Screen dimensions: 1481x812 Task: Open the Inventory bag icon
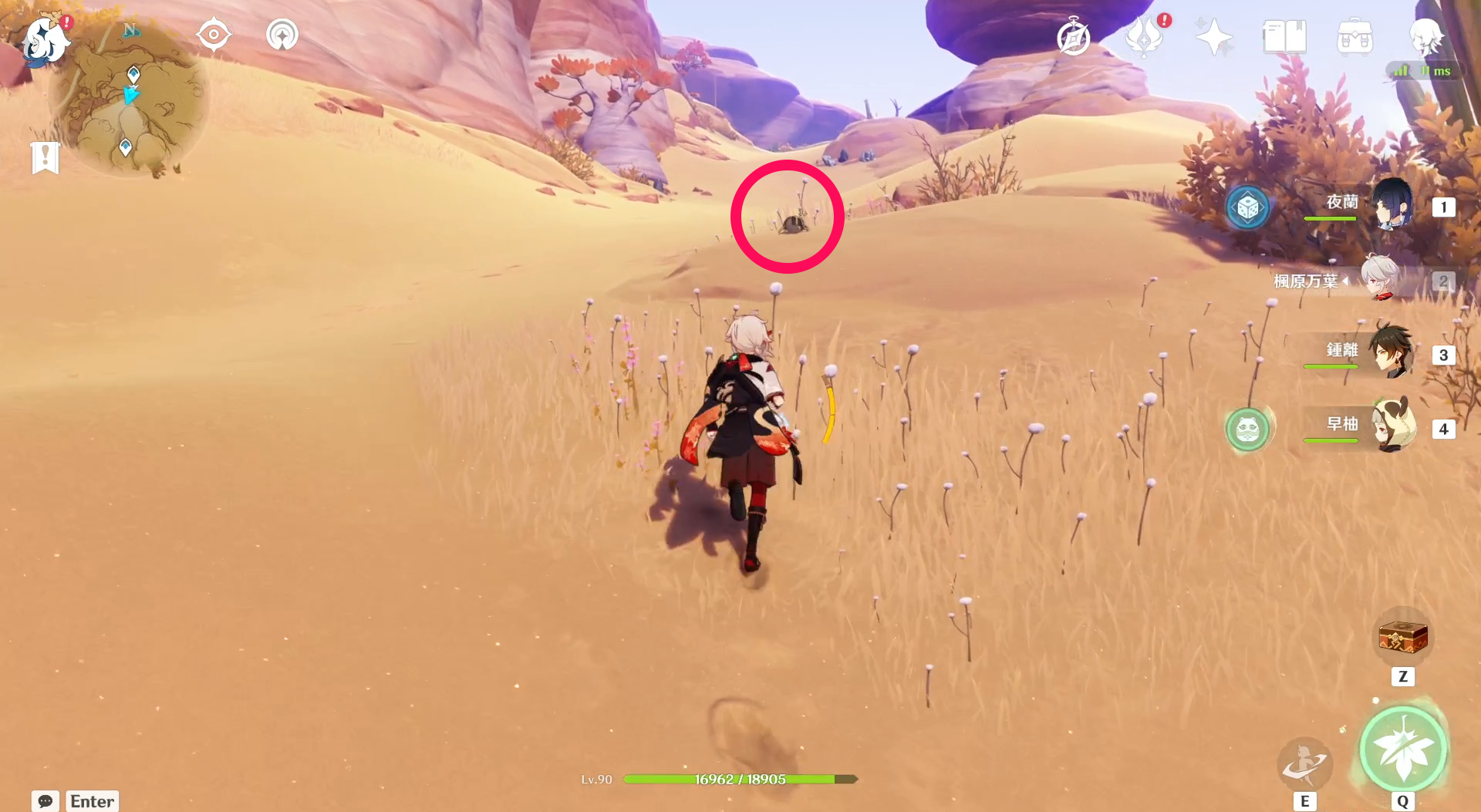pos(1355,36)
